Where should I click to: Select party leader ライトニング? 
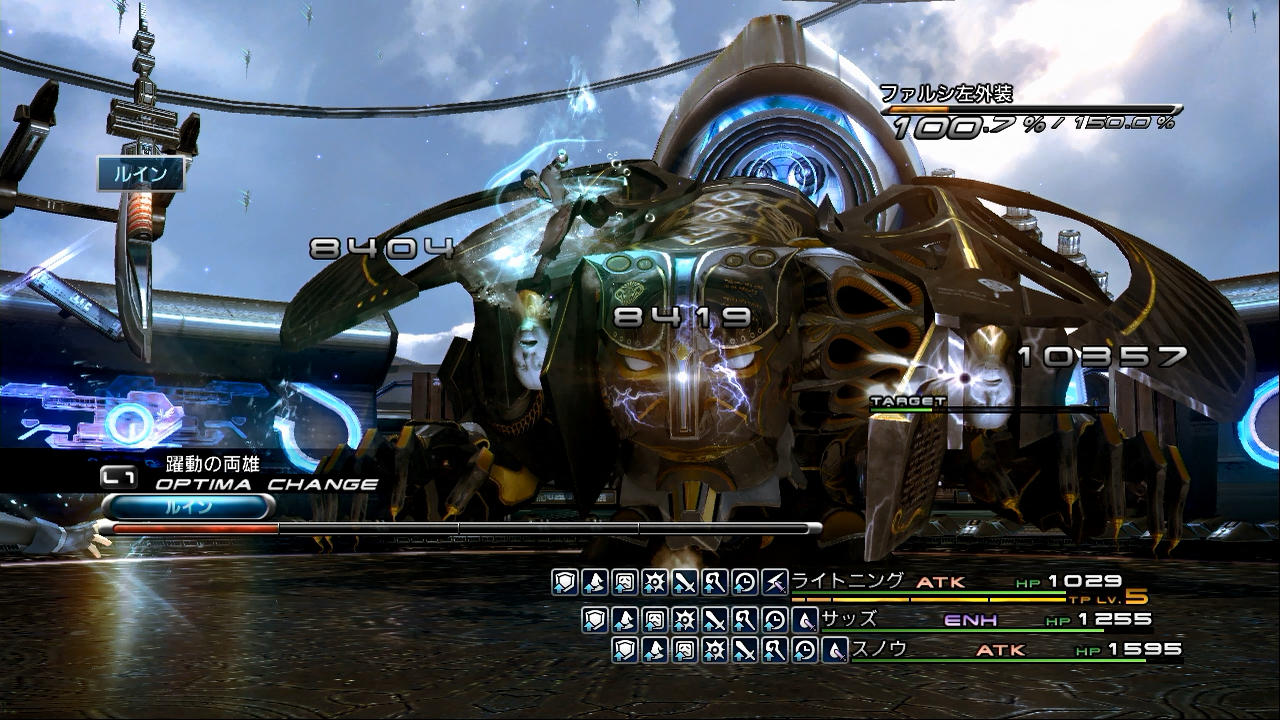[x=848, y=581]
